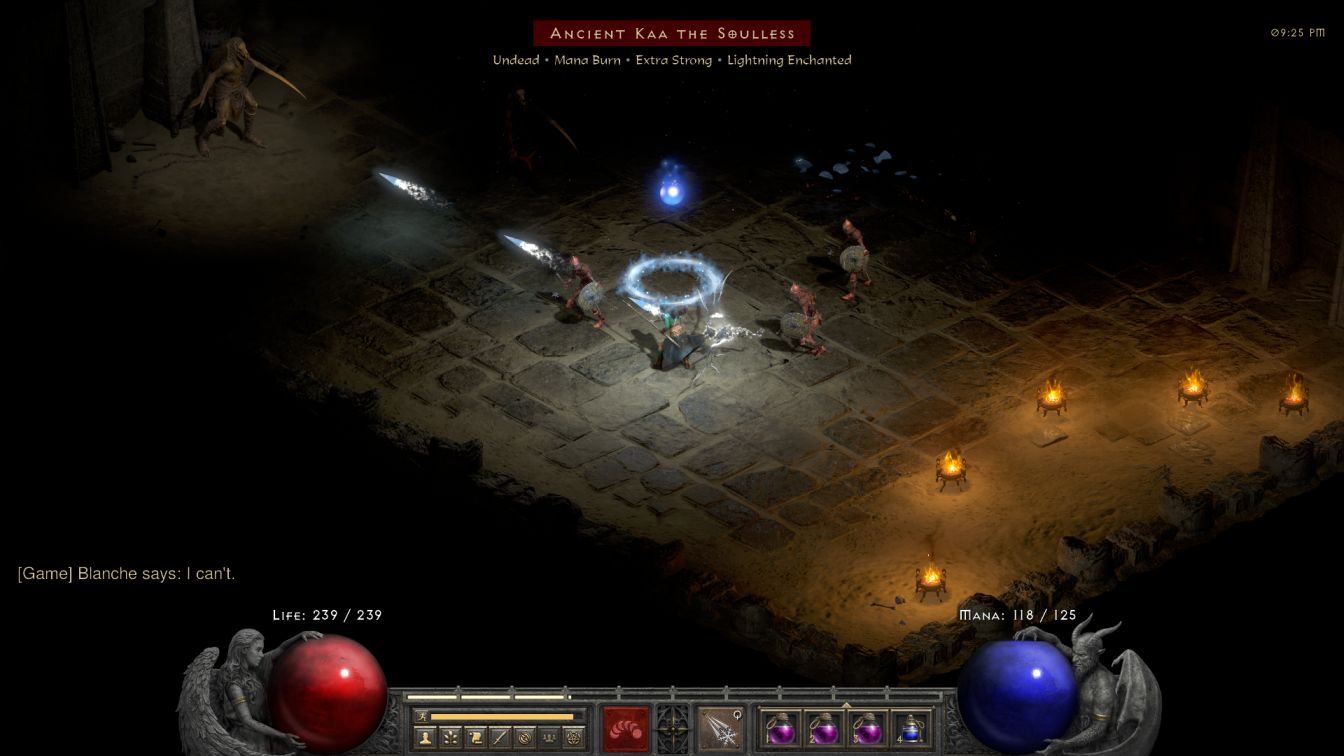Open the skill tree button
Viewport: 1344px width, 756px height.
[451, 737]
